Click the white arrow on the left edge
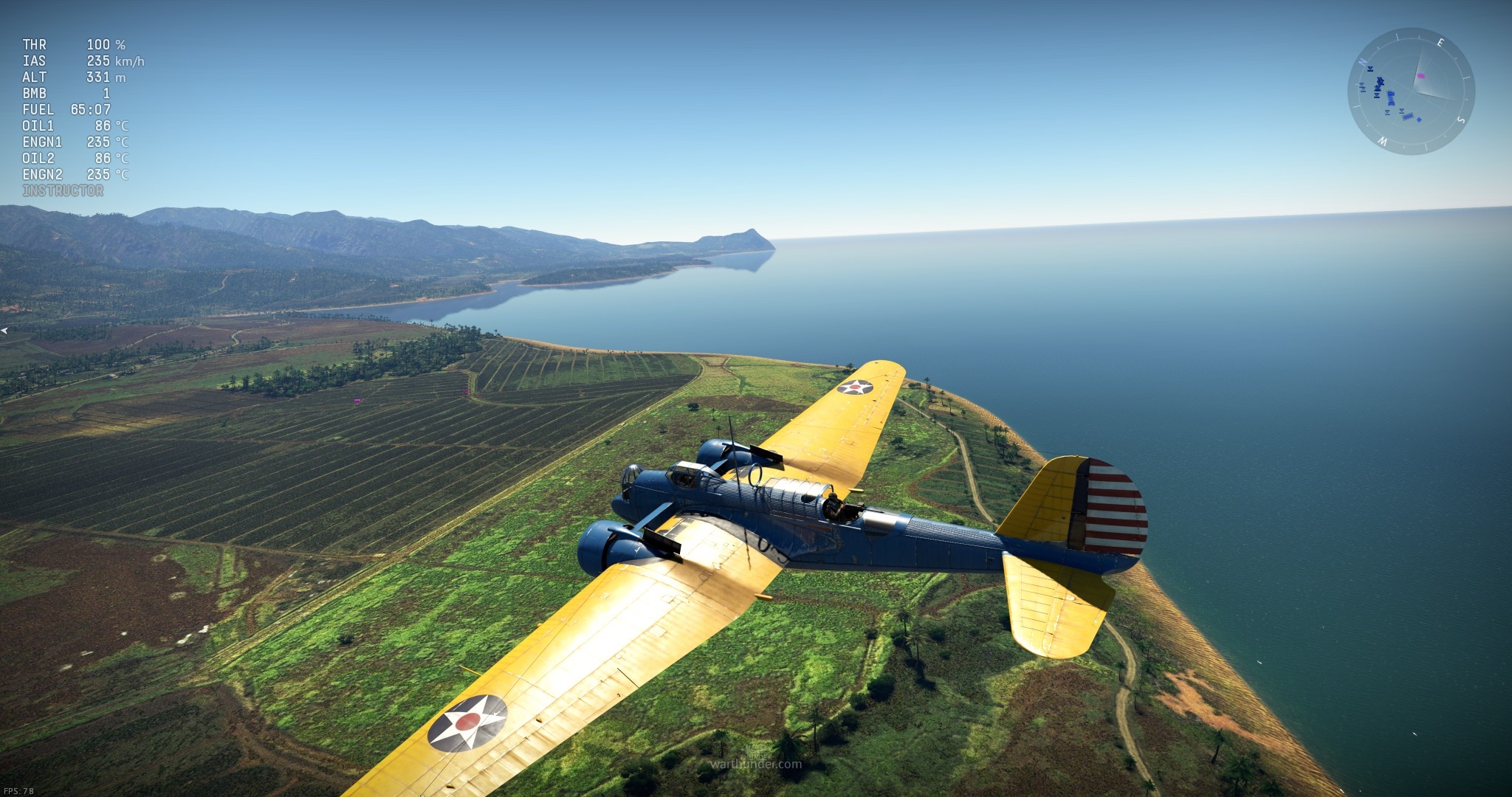This screenshot has height=797, width=1512. (x=4, y=330)
